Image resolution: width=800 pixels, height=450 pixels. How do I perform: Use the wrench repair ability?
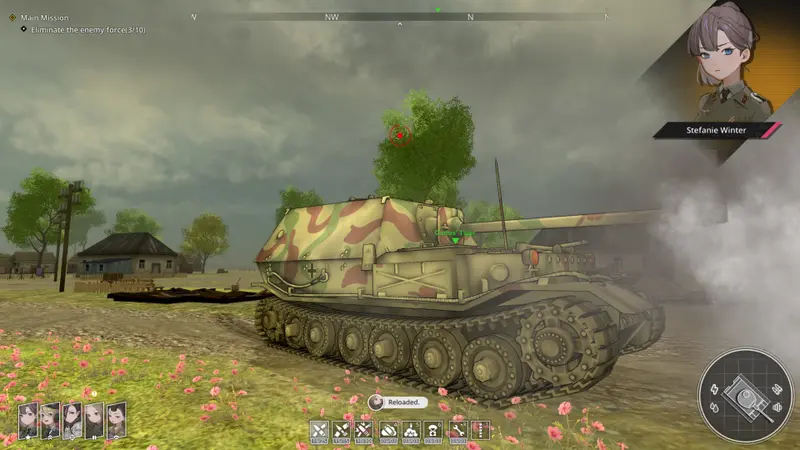point(458,429)
